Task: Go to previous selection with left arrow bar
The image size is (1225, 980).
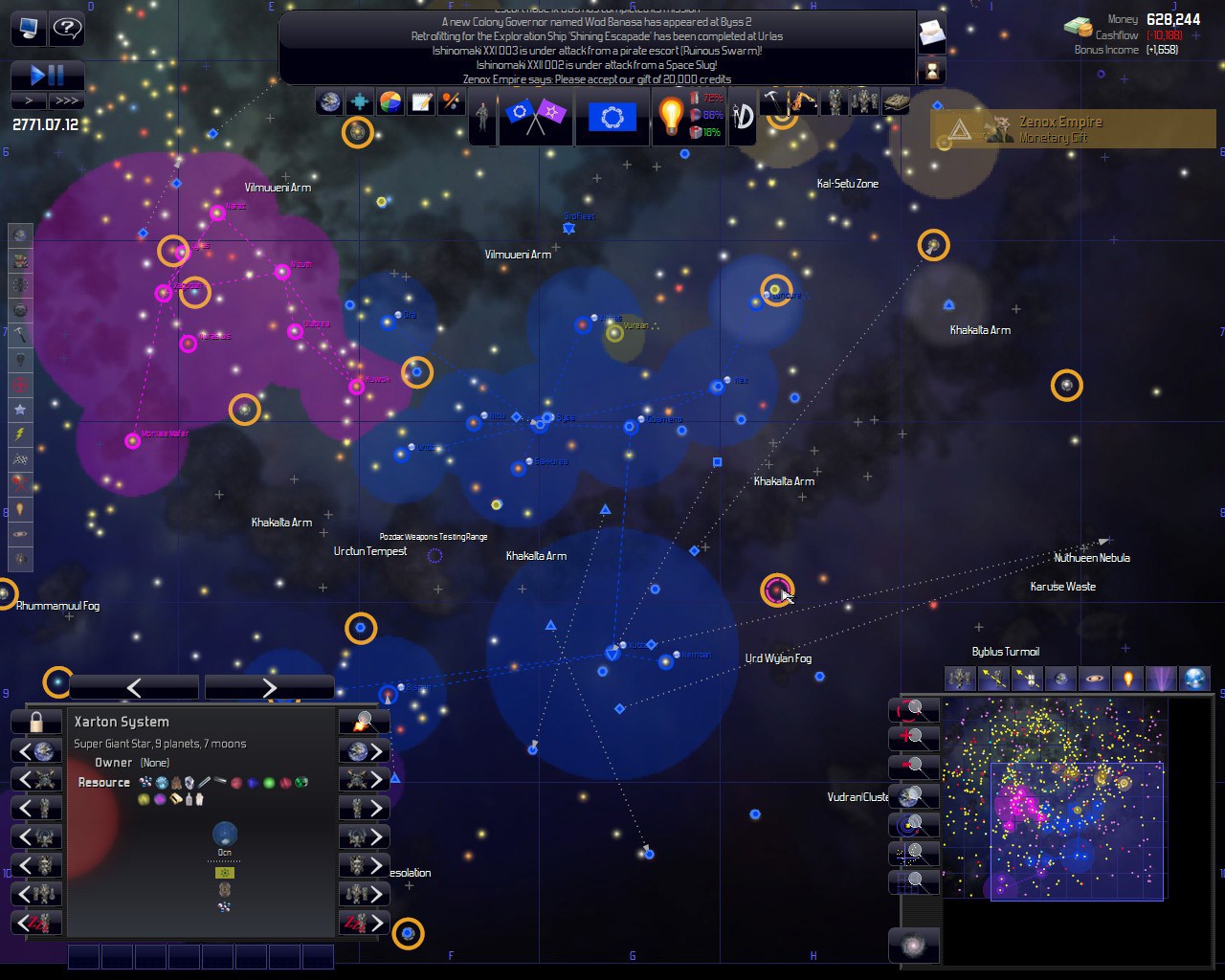Action: click(134, 687)
